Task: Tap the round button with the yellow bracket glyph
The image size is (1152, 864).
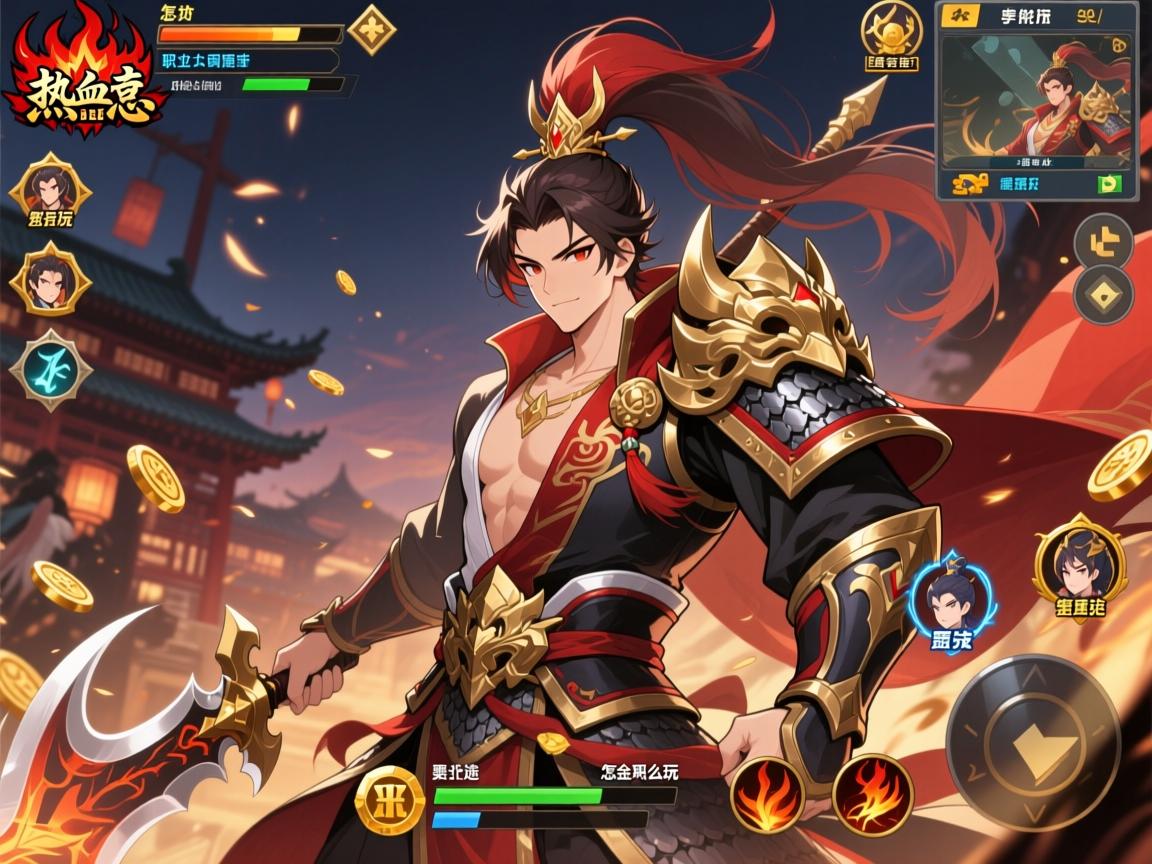Action: 1103,241
